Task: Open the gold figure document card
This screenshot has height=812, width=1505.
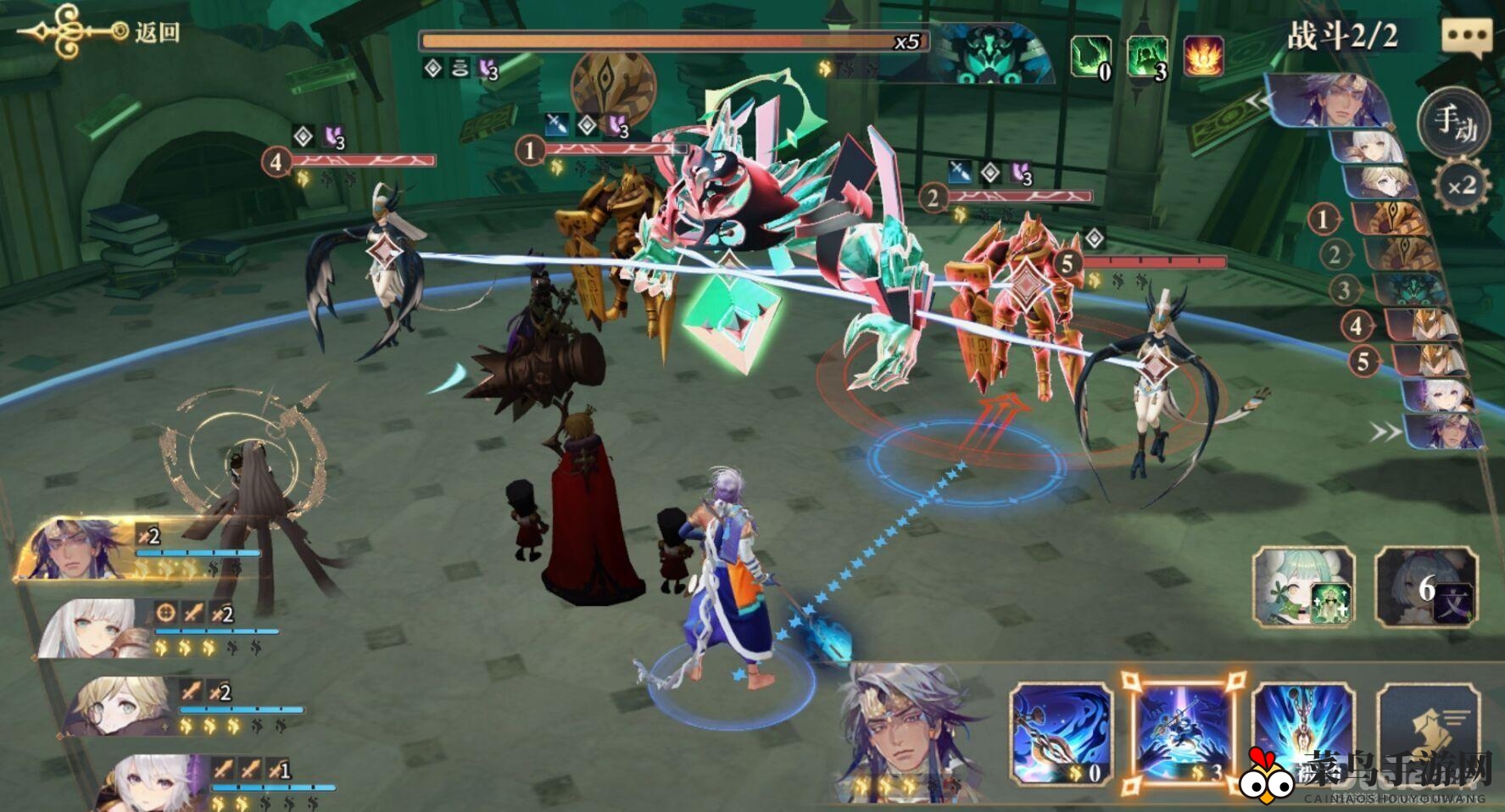Action: click(x=1430, y=734)
